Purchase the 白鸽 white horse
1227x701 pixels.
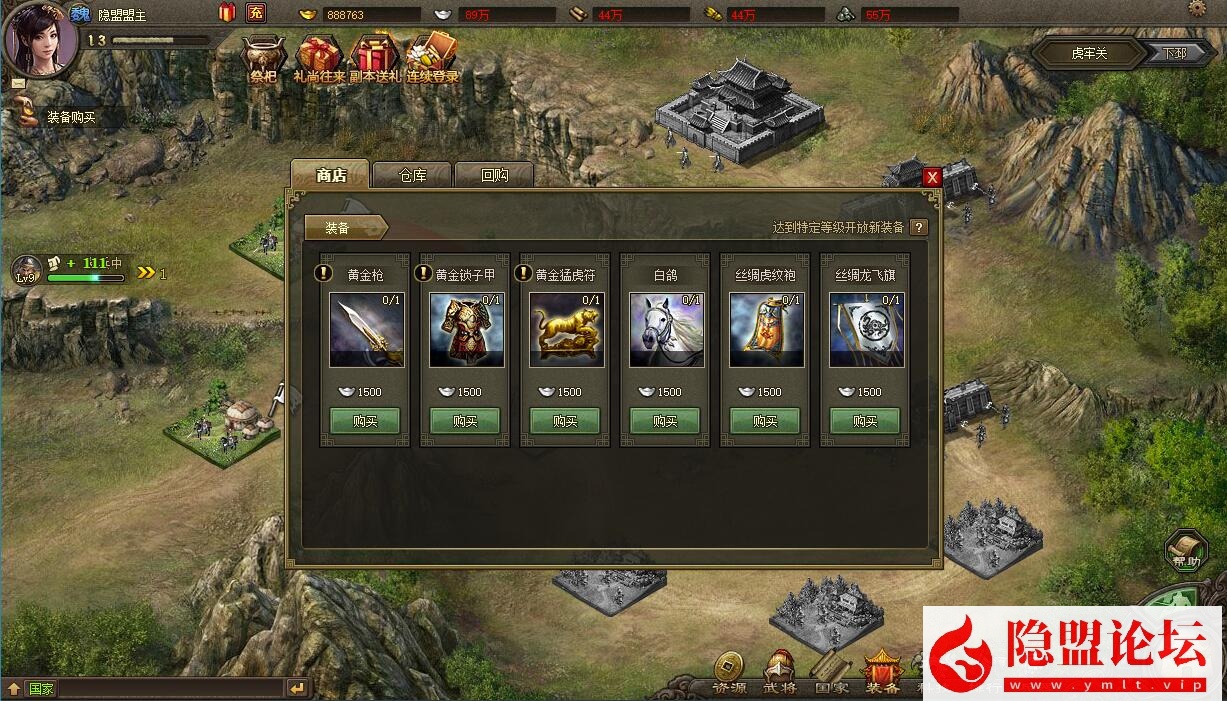coord(665,421)
